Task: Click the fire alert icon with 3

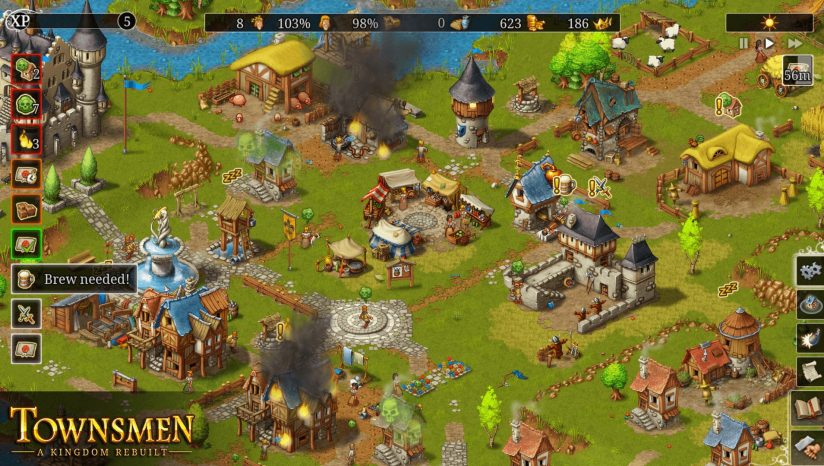Action: pyautogui.click(x=26, y=140)
